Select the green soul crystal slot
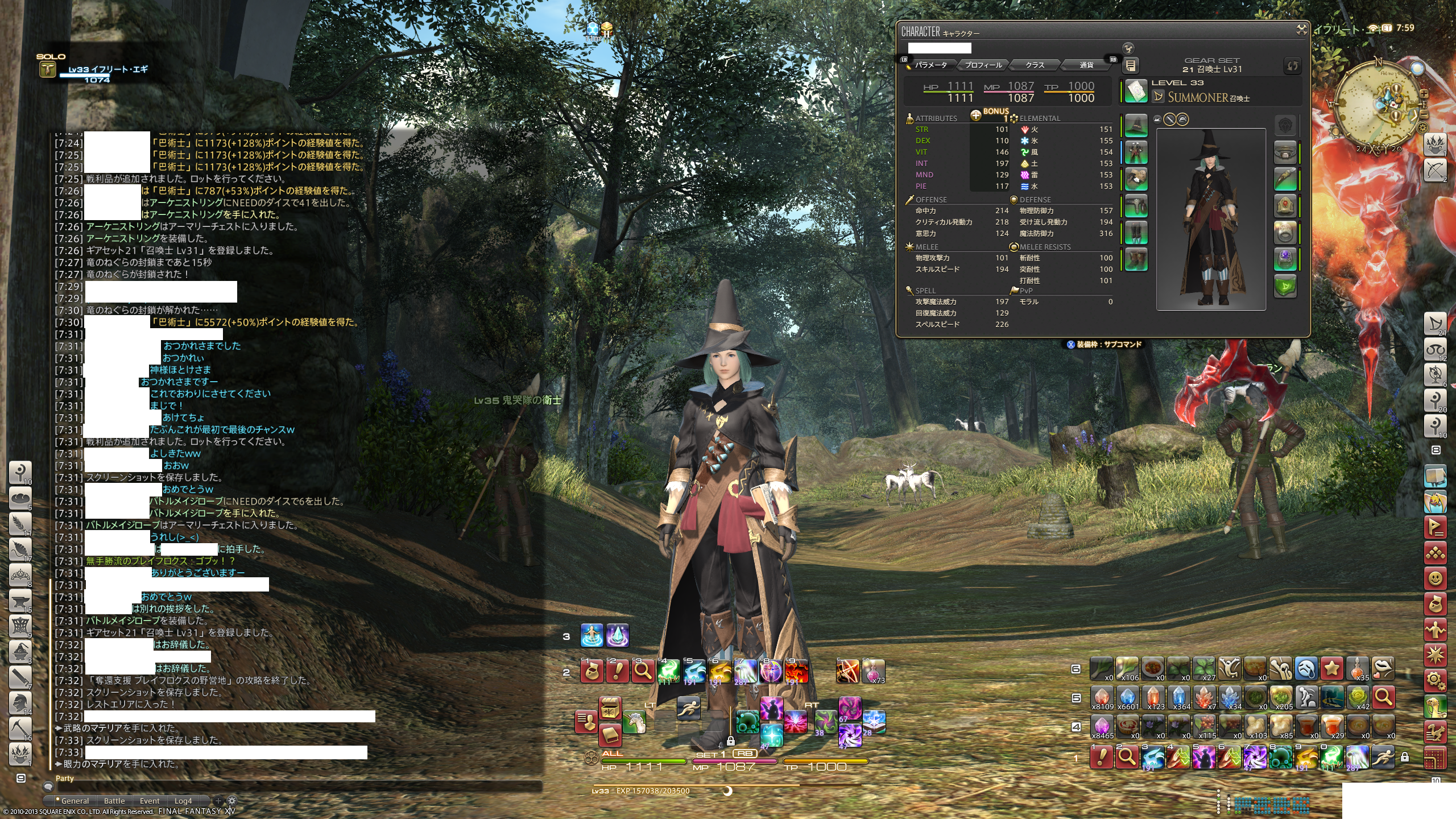Image resolution: width=1456 pixels, height=819 pixels. [1285, 286]
